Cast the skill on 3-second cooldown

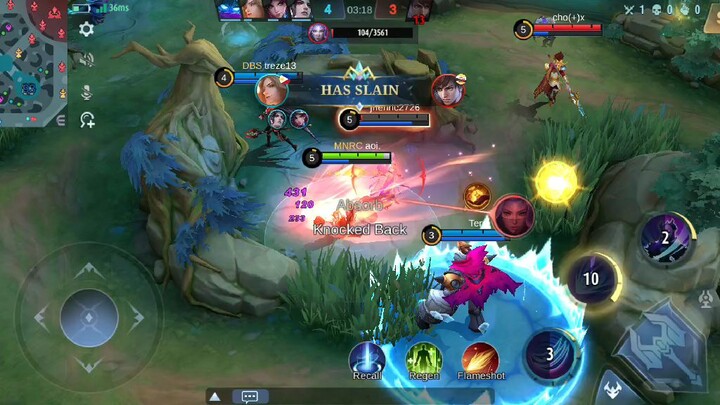coord(549,354)
